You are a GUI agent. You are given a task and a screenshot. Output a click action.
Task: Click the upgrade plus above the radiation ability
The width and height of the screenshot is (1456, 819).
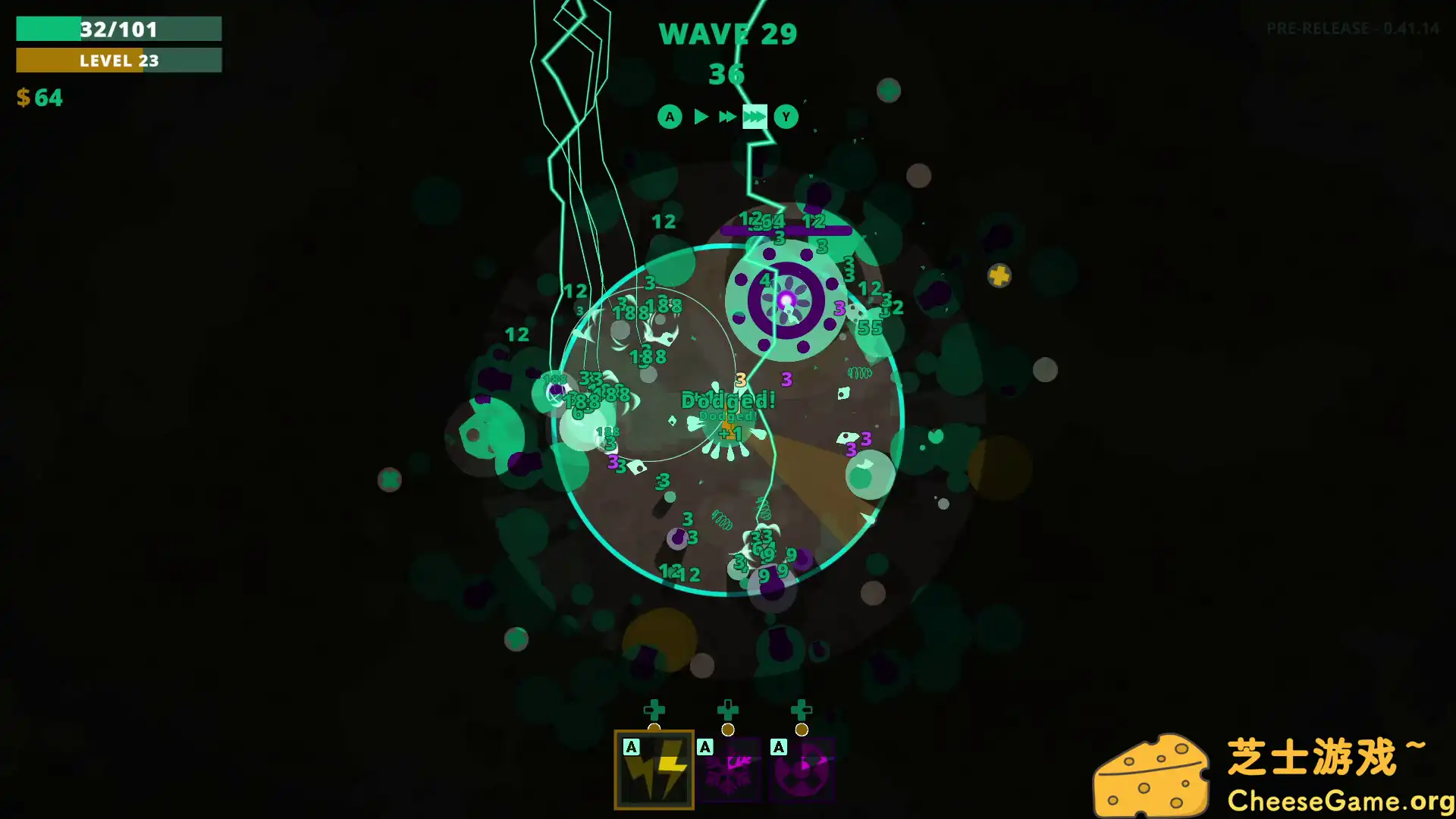pyautogui.click(x=801, y=711)
